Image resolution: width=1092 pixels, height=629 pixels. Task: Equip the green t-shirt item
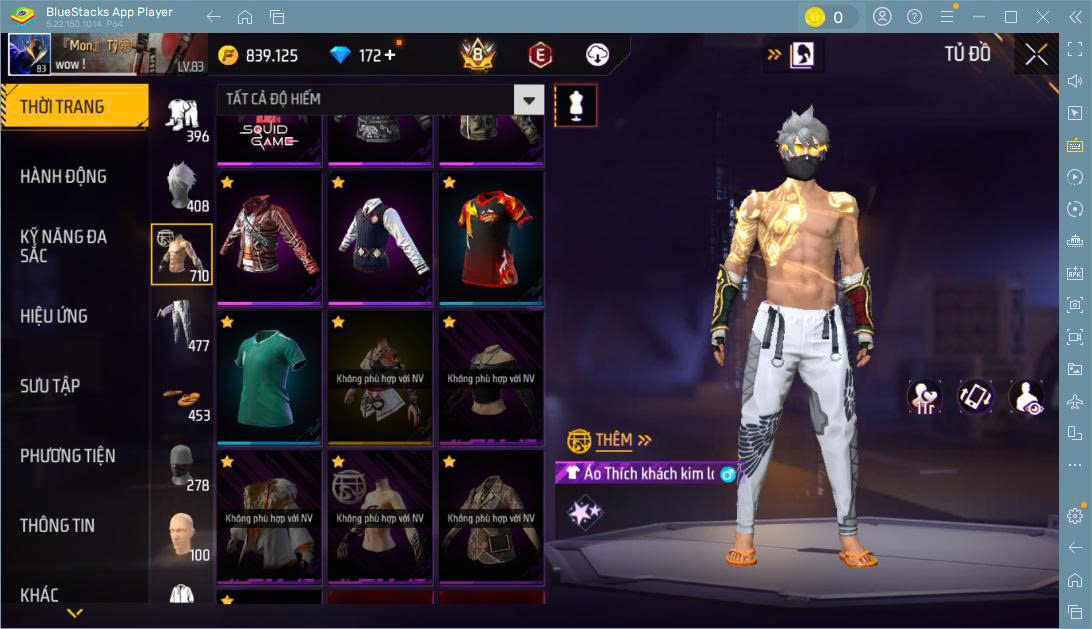click(269, 378)
